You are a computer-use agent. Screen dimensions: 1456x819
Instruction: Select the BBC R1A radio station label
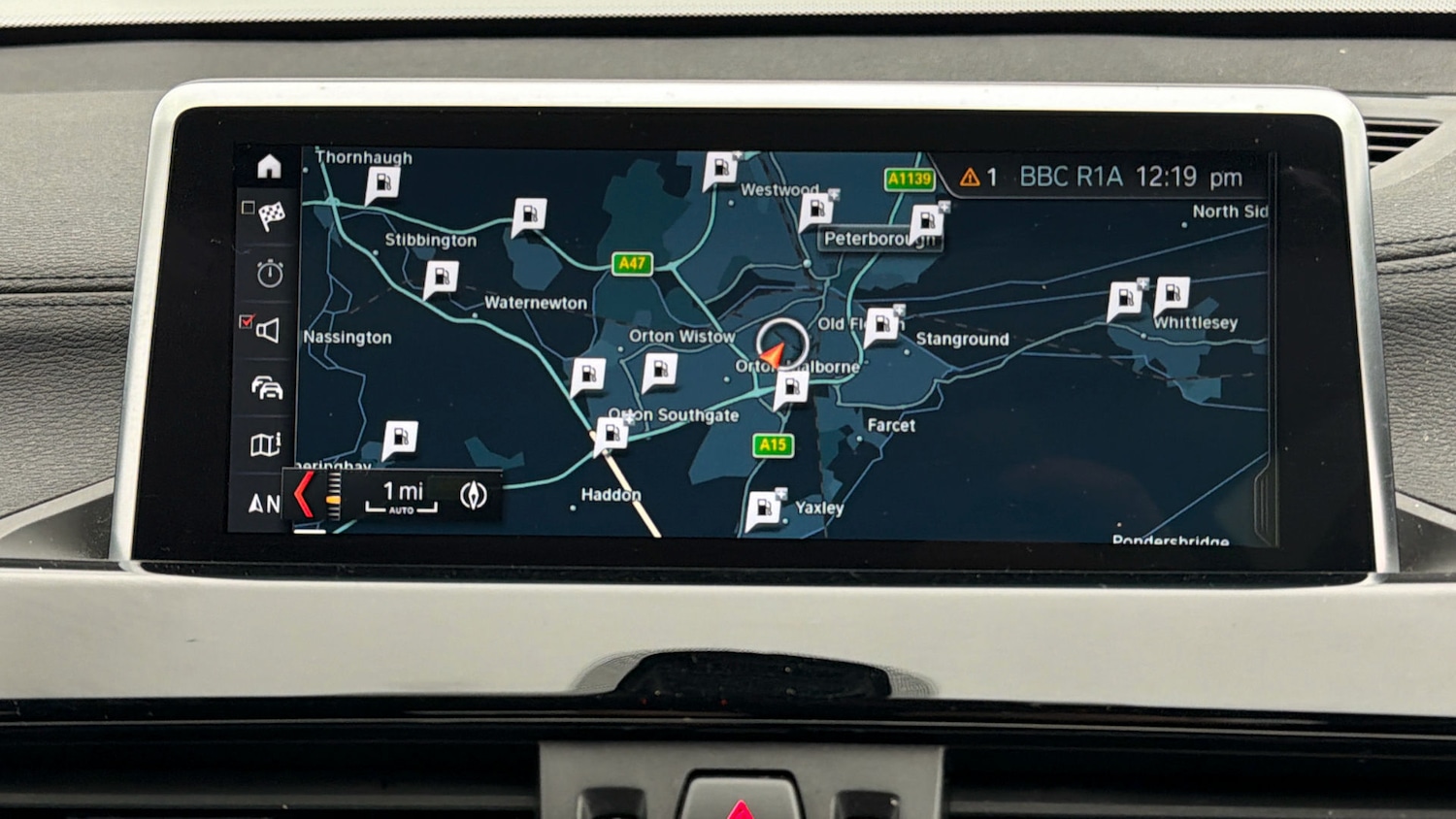coord(1071,177)
